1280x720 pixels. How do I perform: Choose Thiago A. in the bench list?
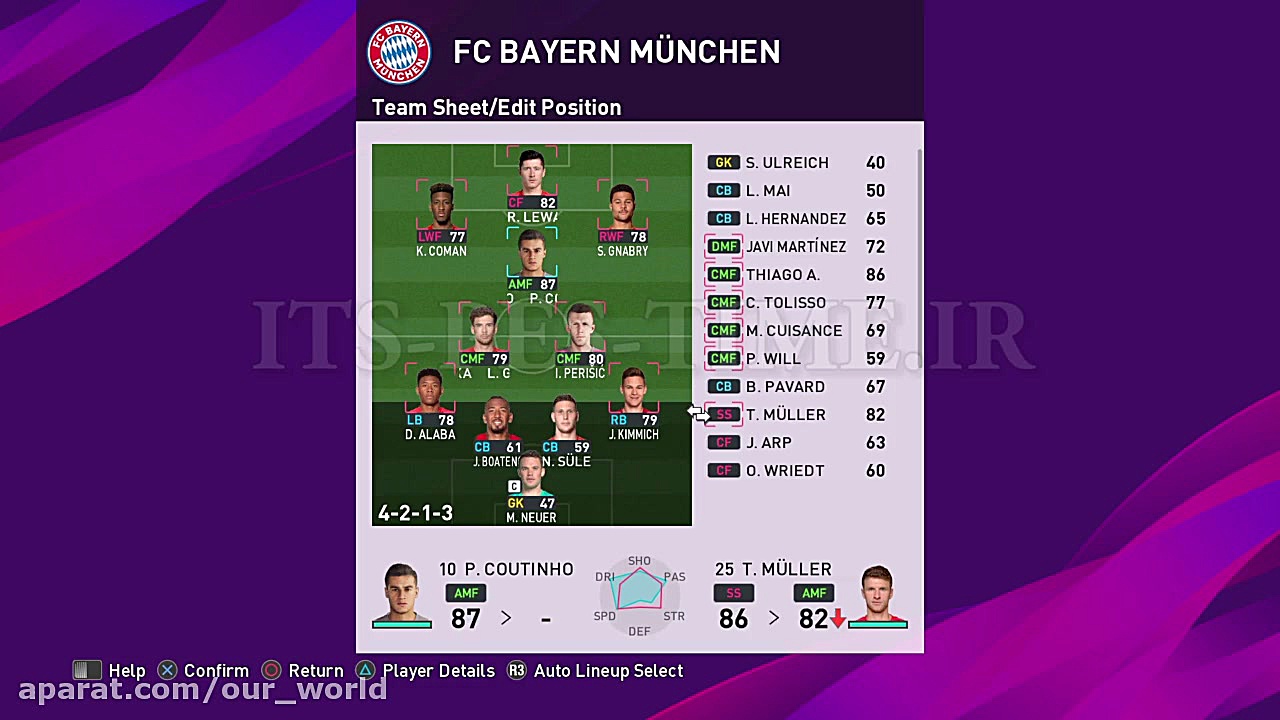pyautogui.click(x=782, y=275)
